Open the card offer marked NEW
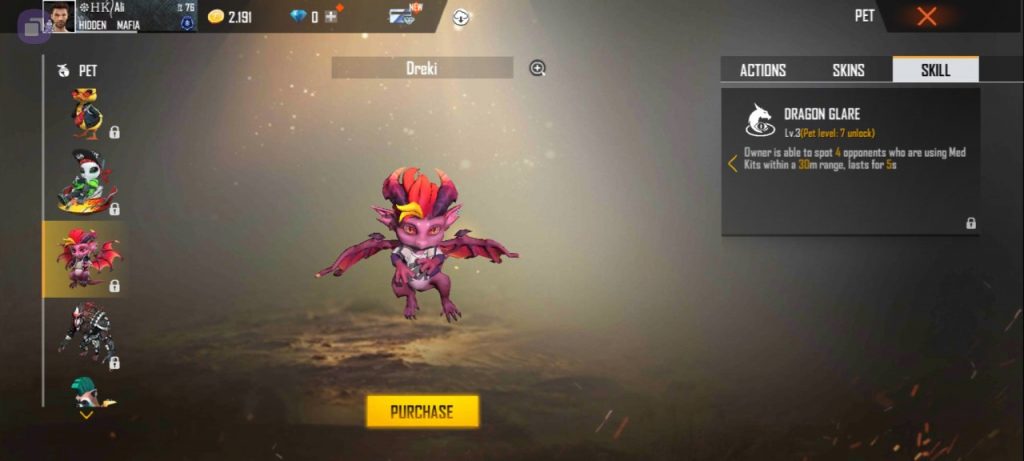This screenshot has width=1024, height=461. (405, 16)
